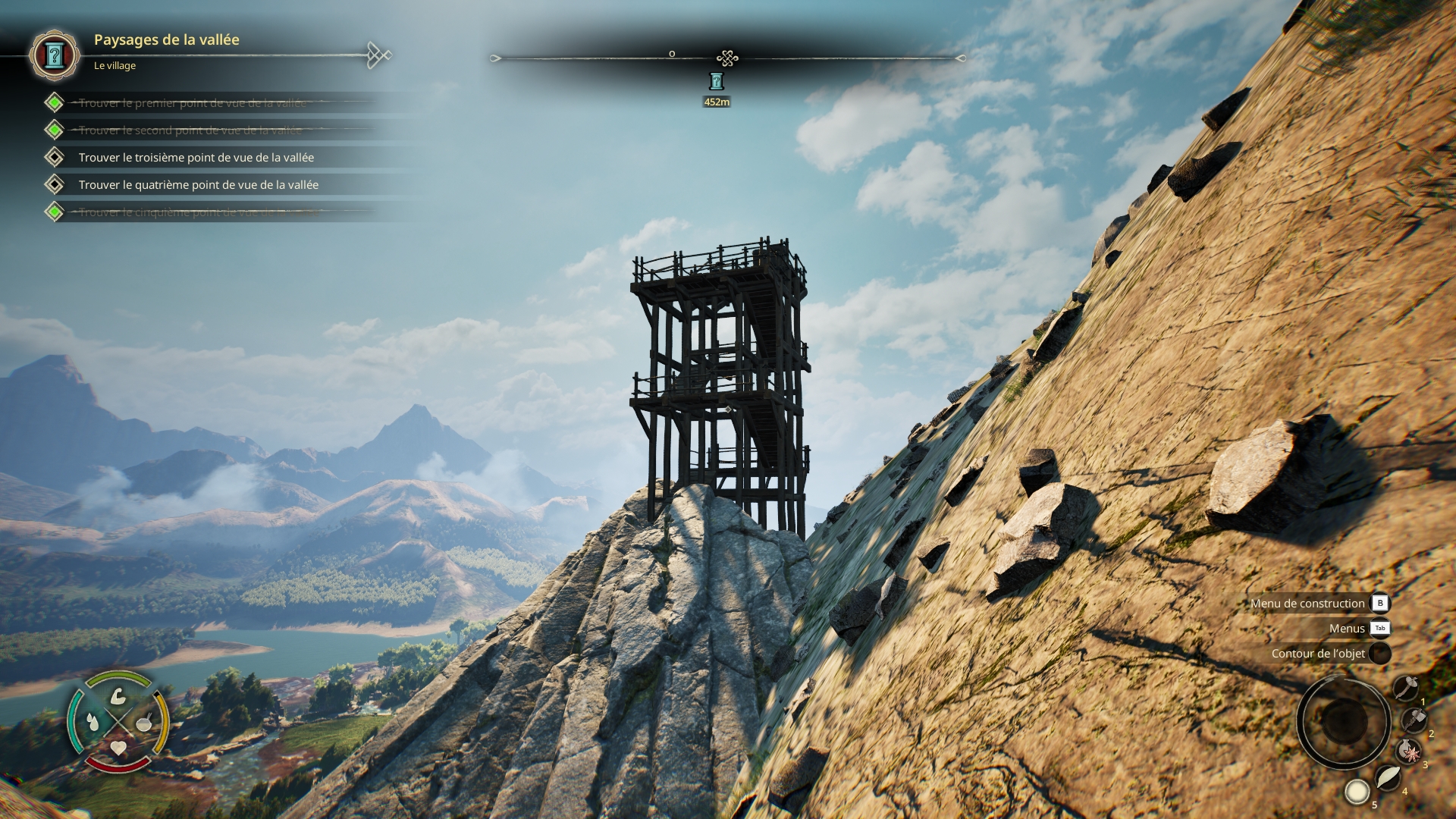Select the pickaxe in hotbar slot 1
The width and height of the screenshot is (1456, 819).
[1406, 689]
